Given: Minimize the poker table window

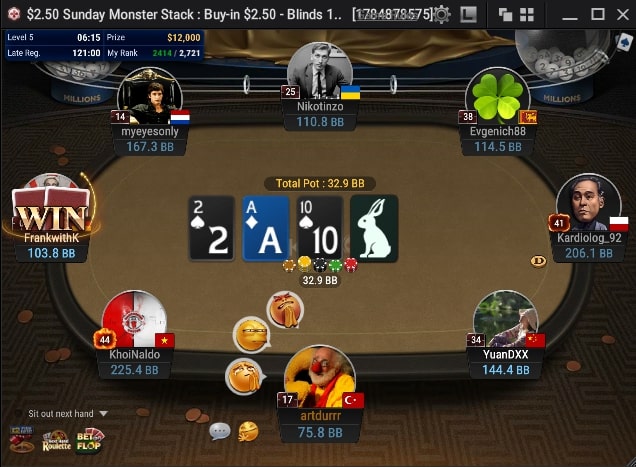Looking at the screenshot, I should click(568, 15).
